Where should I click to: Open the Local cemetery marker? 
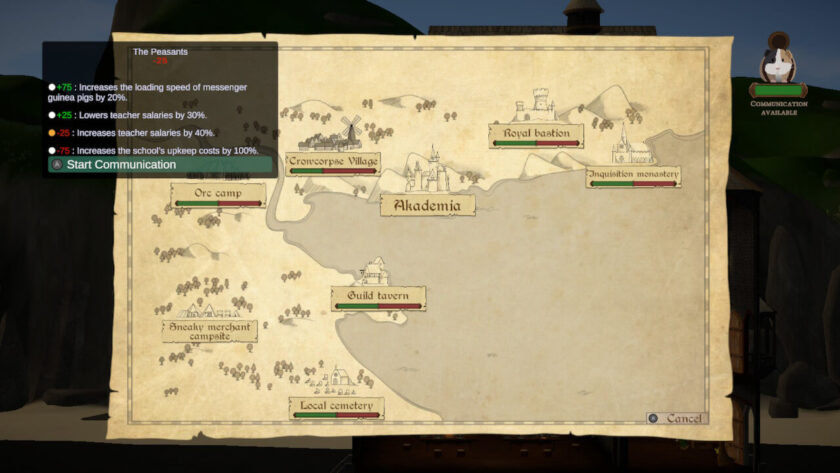(336, 407)
